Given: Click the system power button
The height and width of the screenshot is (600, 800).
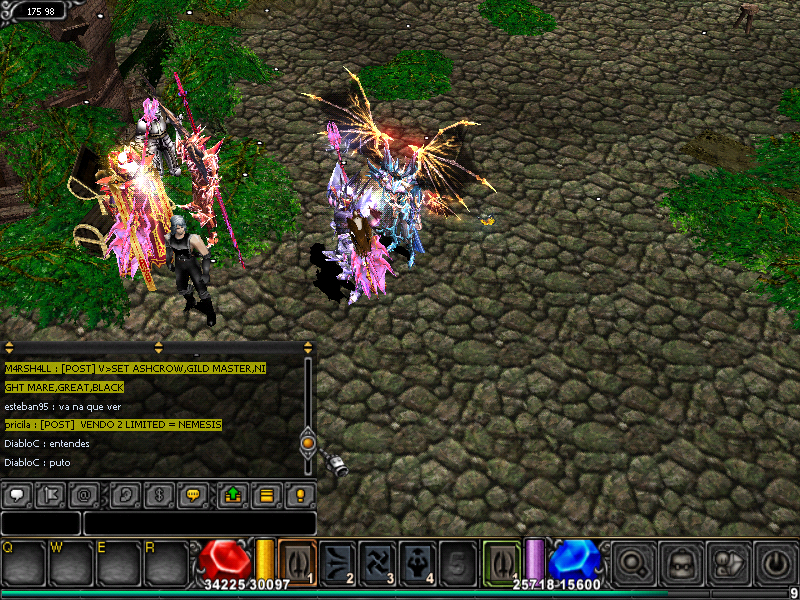Looking at the screenshot, I should point(775,563).
